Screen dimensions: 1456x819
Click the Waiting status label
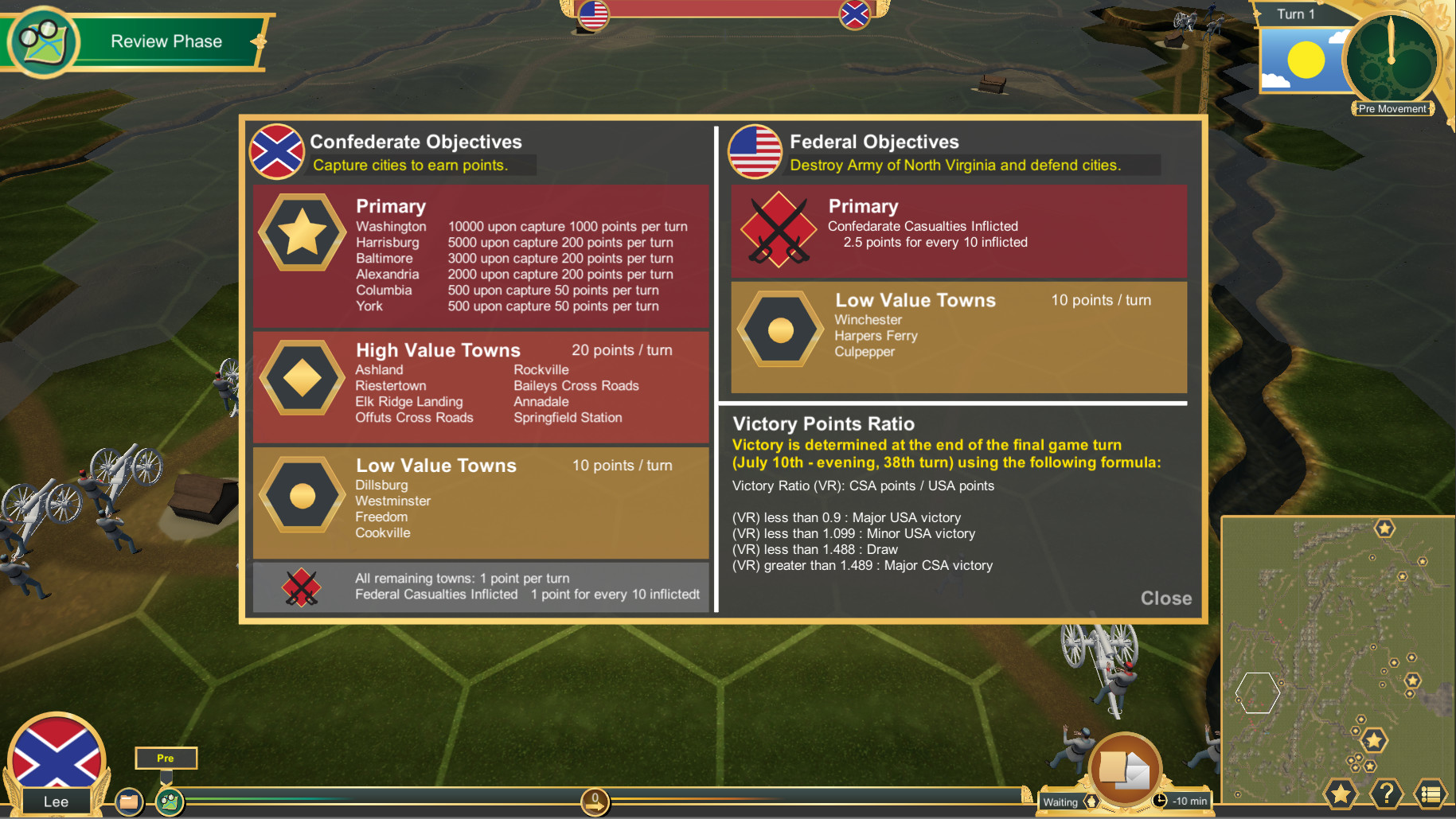(x=1061, y=801)
